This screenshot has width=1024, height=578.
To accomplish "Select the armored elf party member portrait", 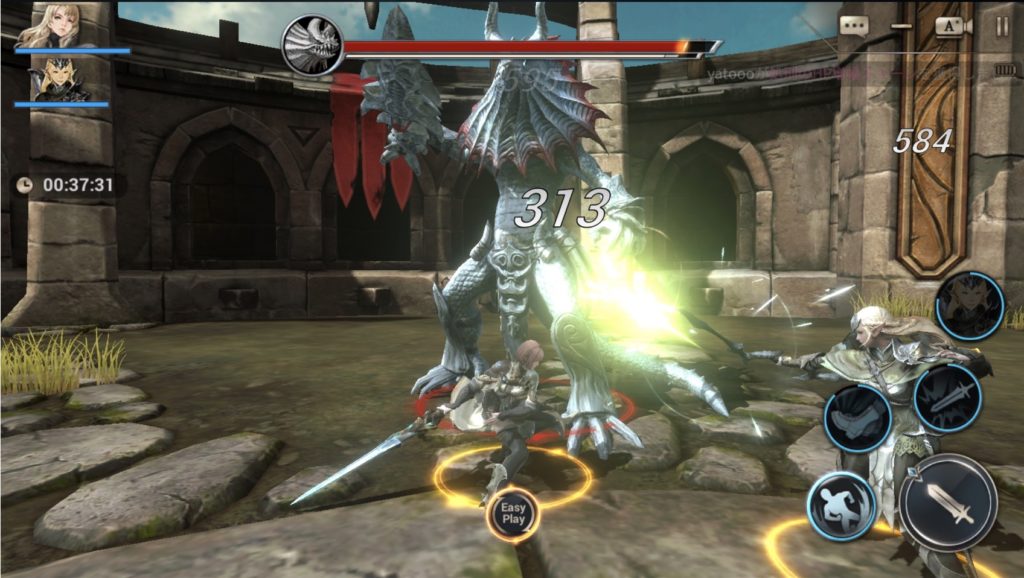I will point(59,80).
